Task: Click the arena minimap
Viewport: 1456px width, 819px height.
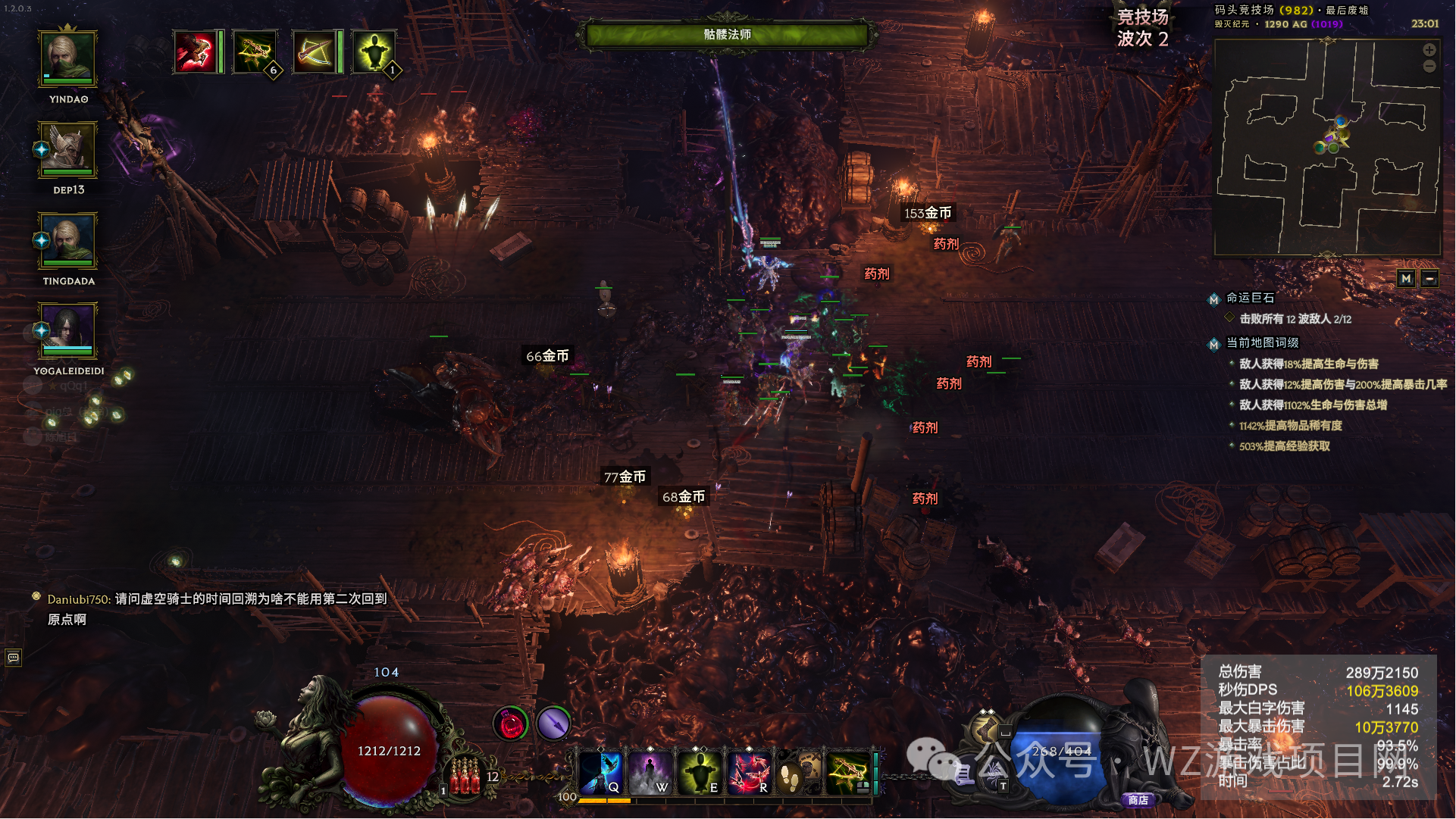Action: point(1326,148)
